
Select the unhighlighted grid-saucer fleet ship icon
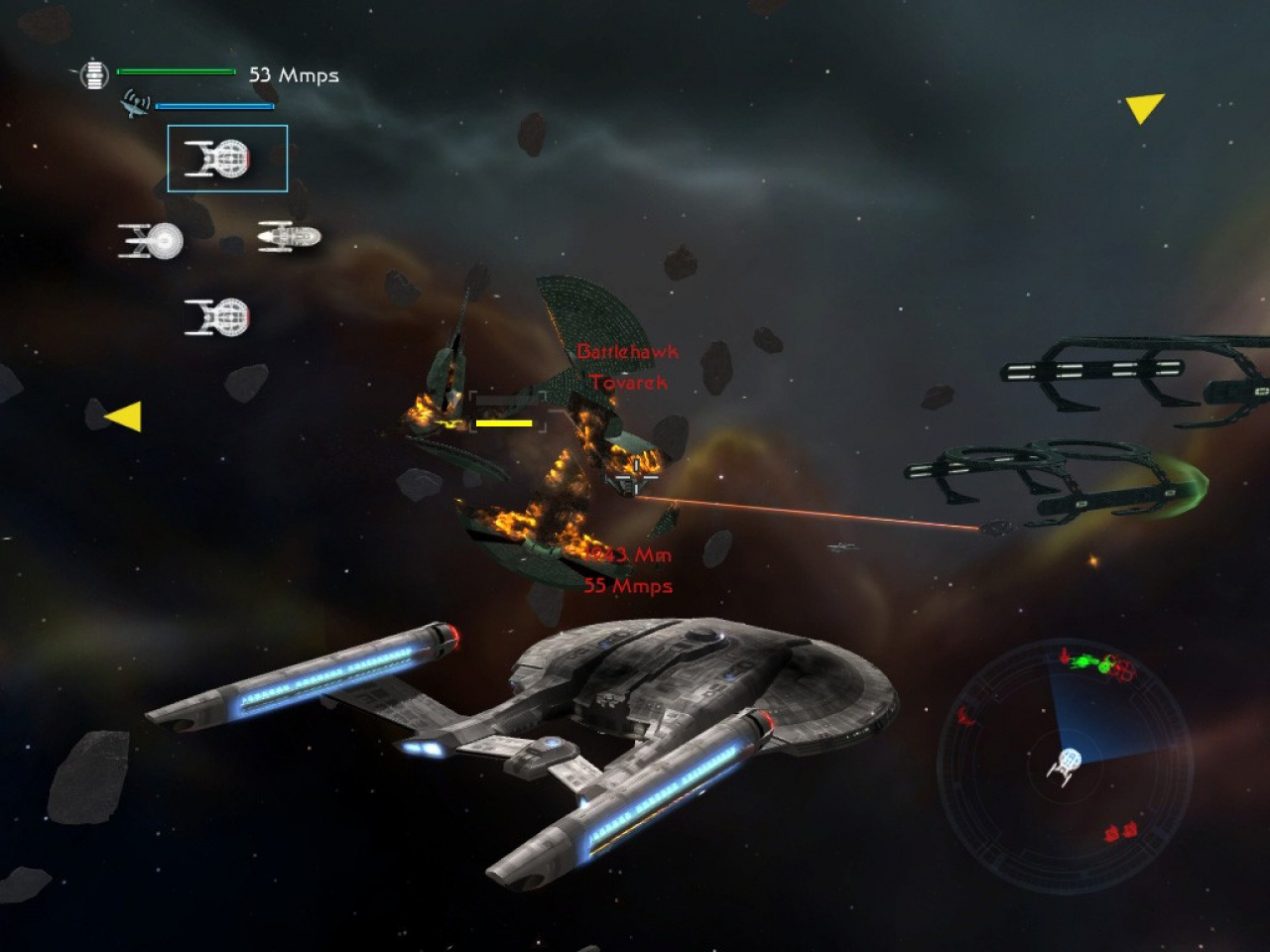217,317
